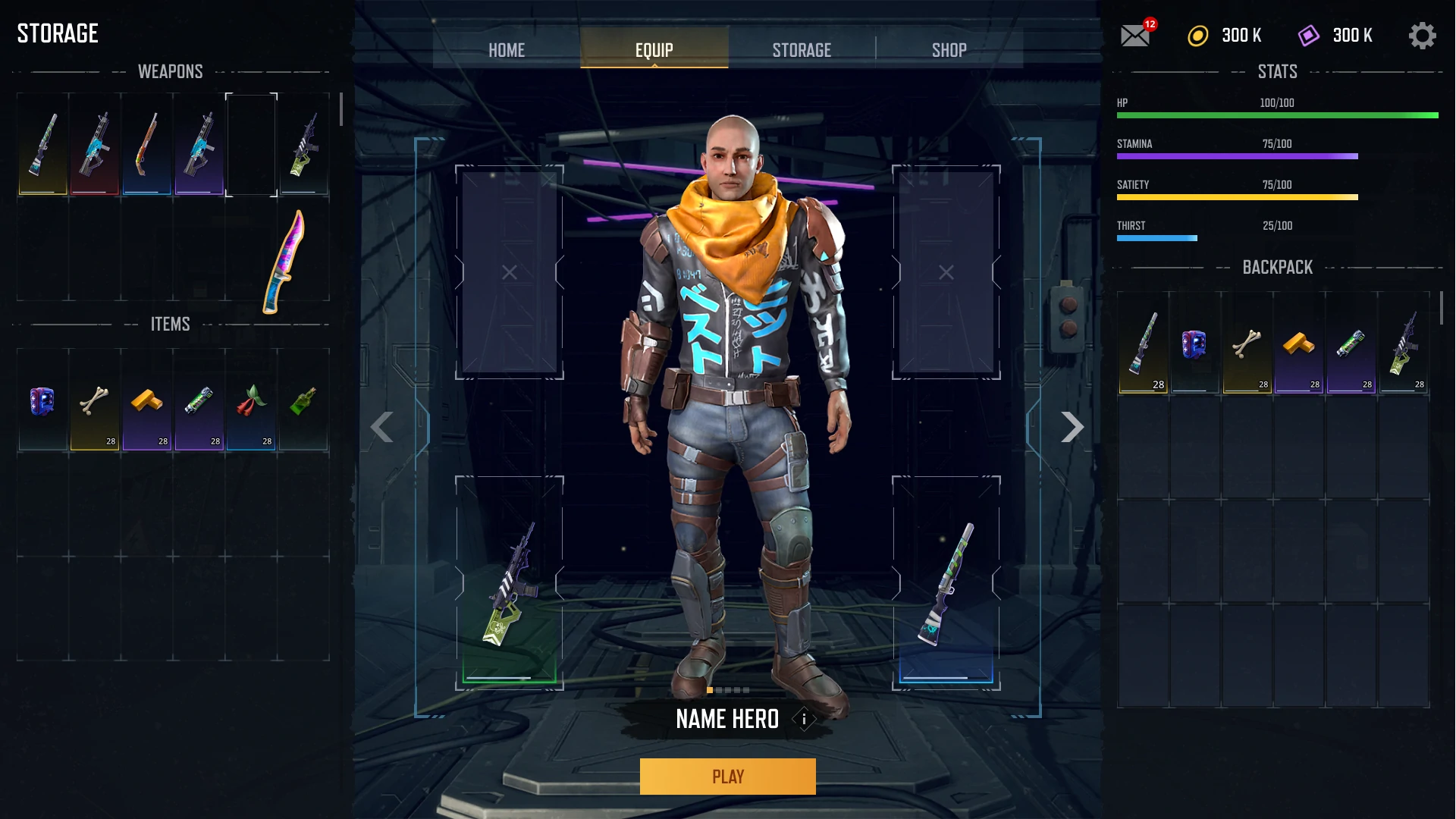Screen dimensions: 1456x819
Task: Select the rainbow knife in weapons
Action: click(x=284, y=262)
